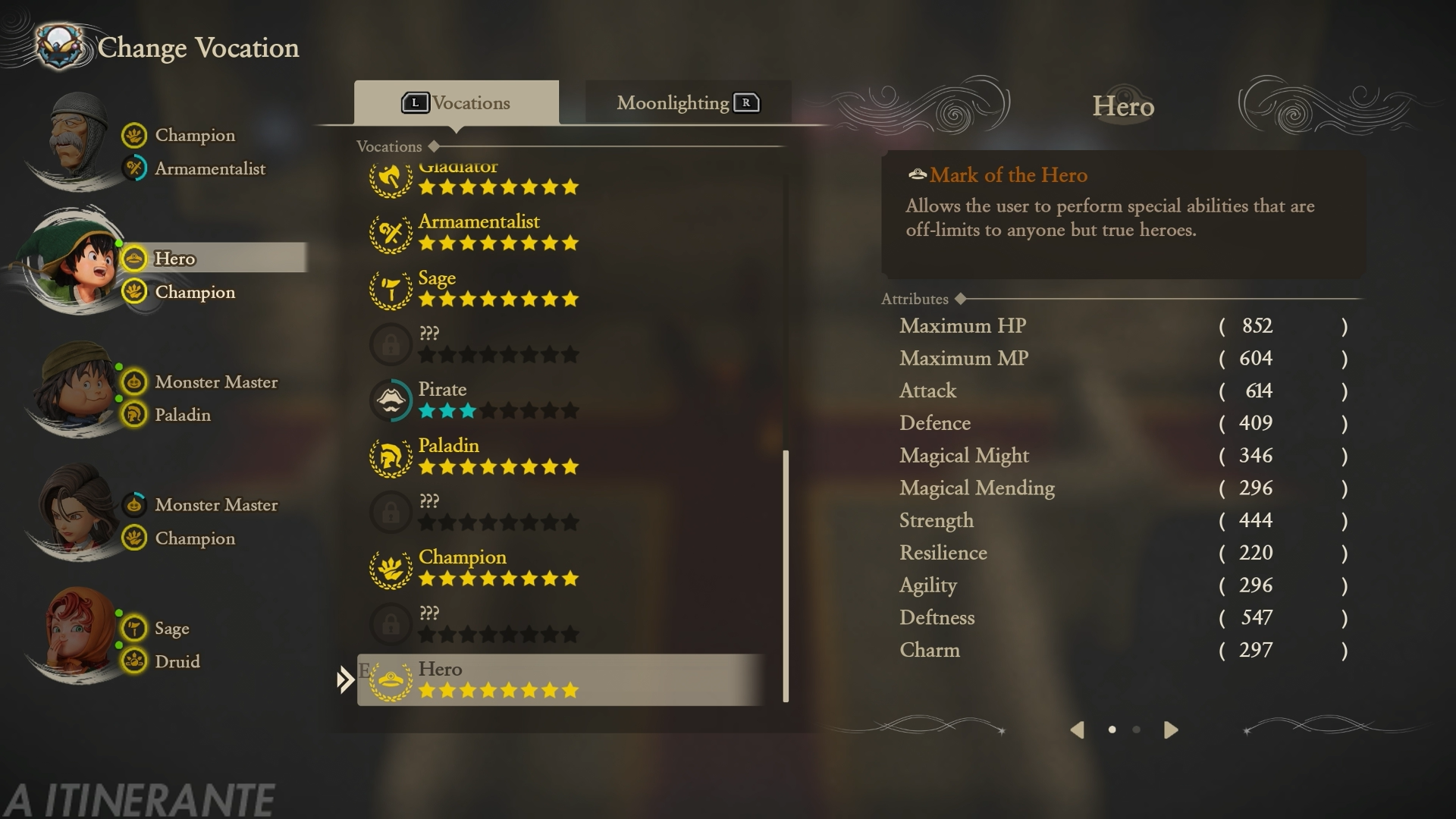Select the Vocations tab
The width and height of the screenshot is (1456, 819).
(x=457, y=103)
